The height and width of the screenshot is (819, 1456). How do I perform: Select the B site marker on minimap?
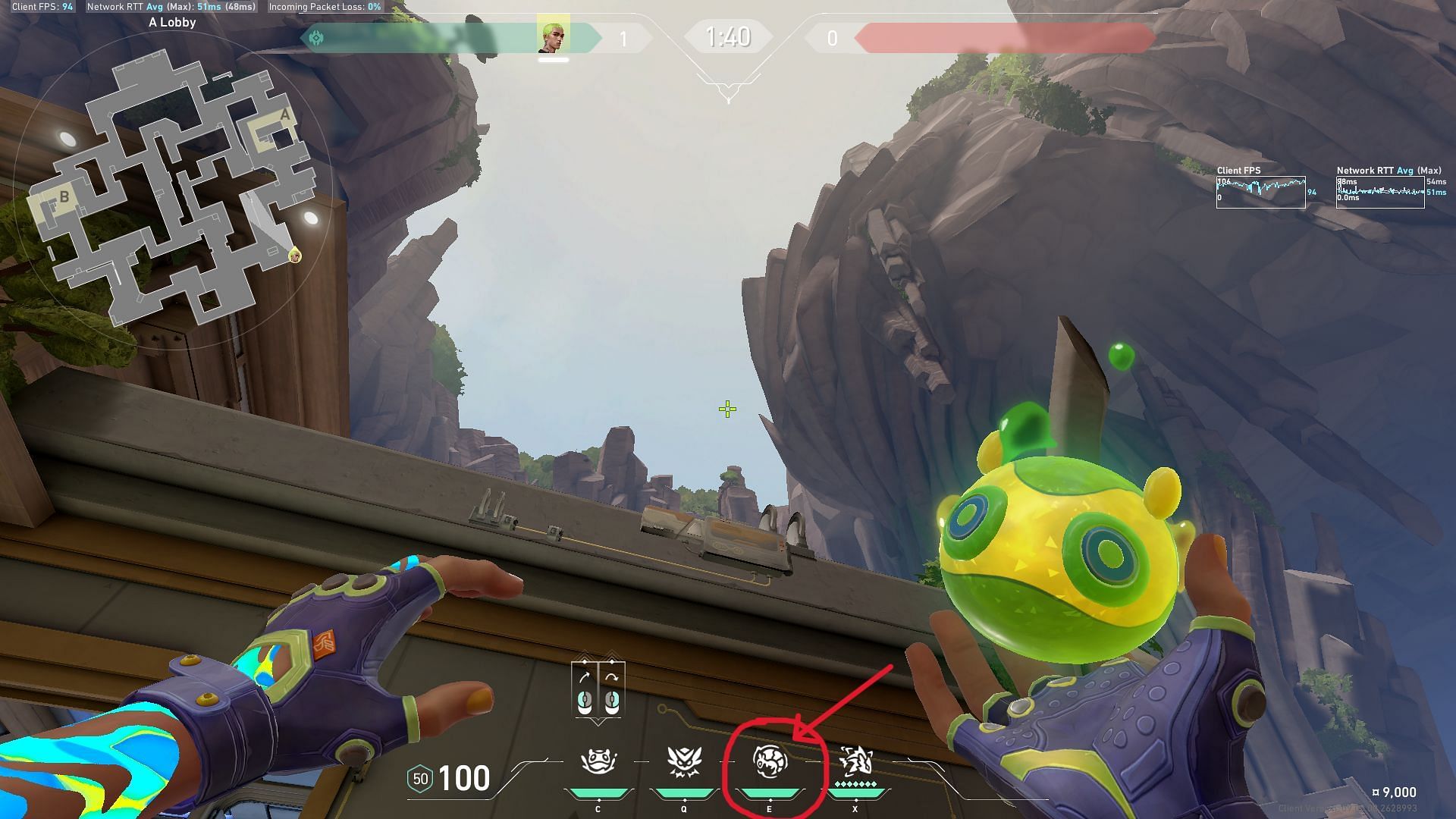pos(64,197)
